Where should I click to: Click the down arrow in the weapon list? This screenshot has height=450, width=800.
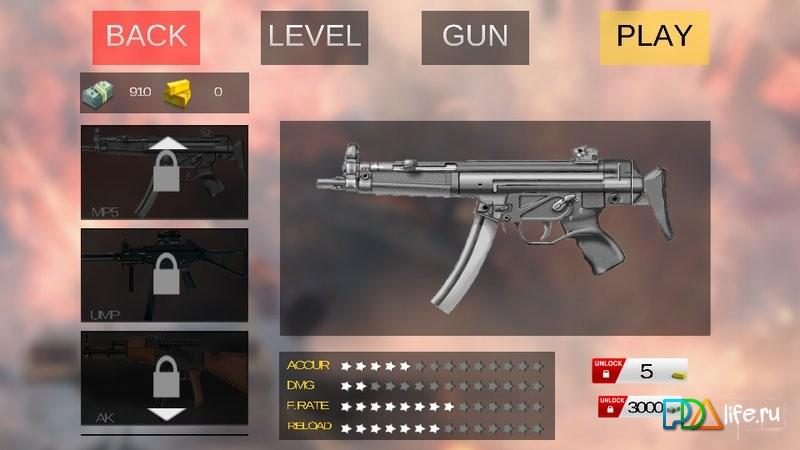[x=166, y=414]
